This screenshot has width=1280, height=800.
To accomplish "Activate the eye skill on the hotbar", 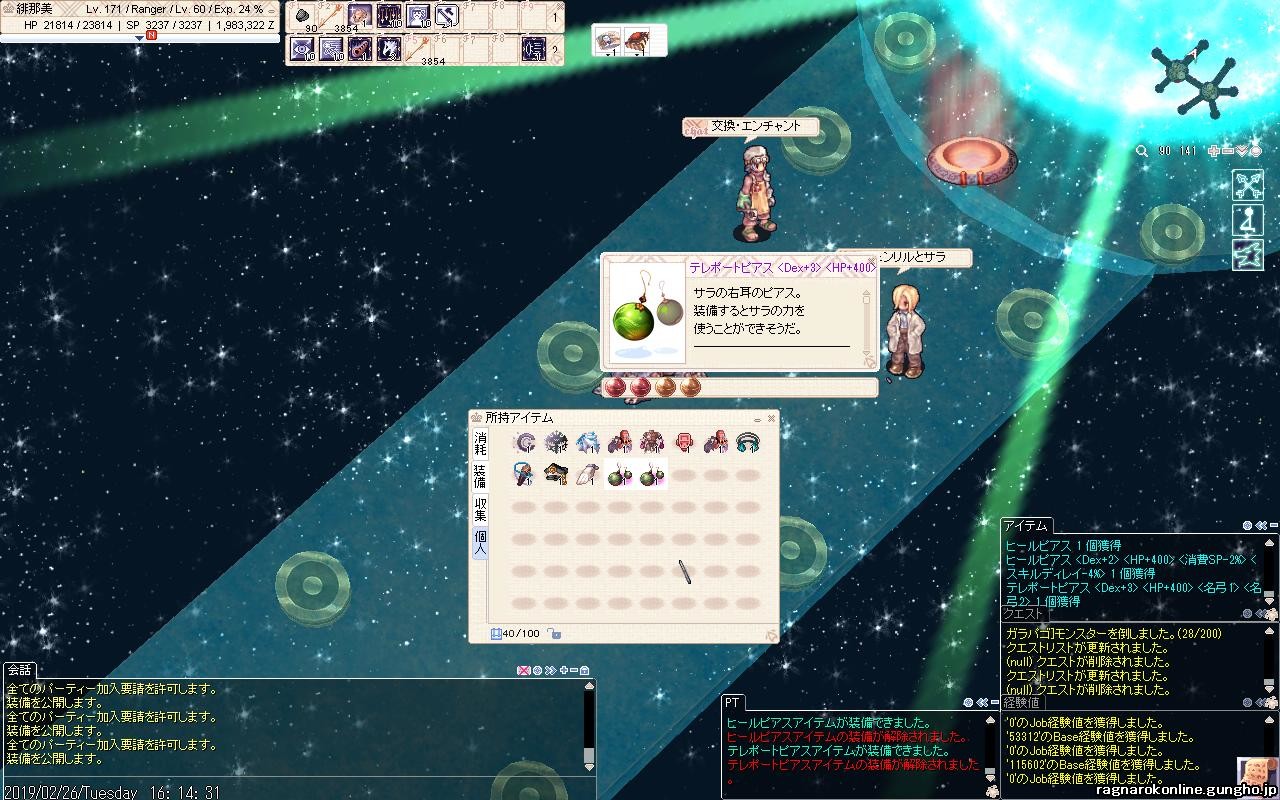I will point(302,48).
